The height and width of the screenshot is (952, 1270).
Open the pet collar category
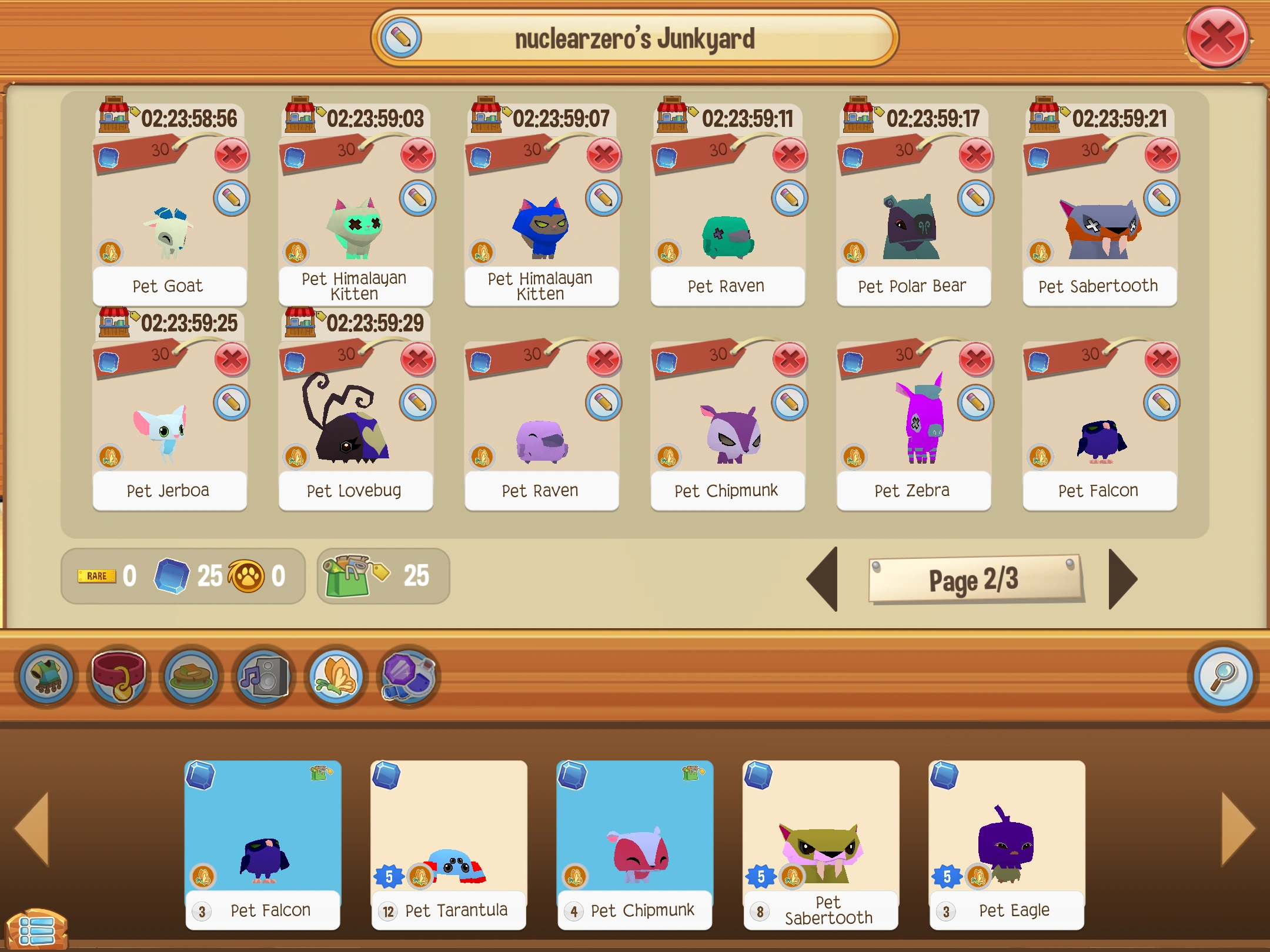[x=119, y=676]
